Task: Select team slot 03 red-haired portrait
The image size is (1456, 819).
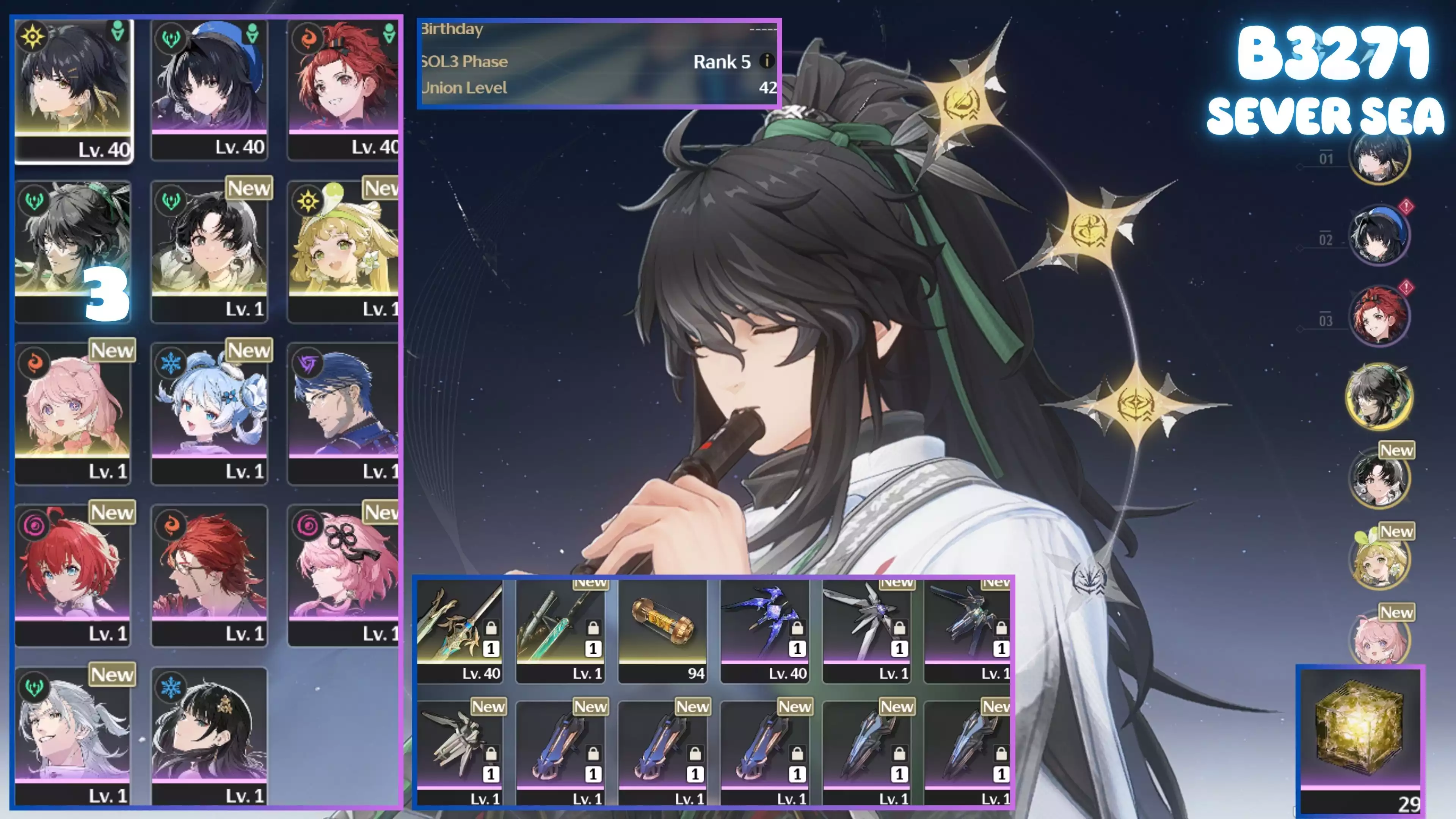Action: (1379, 315)
